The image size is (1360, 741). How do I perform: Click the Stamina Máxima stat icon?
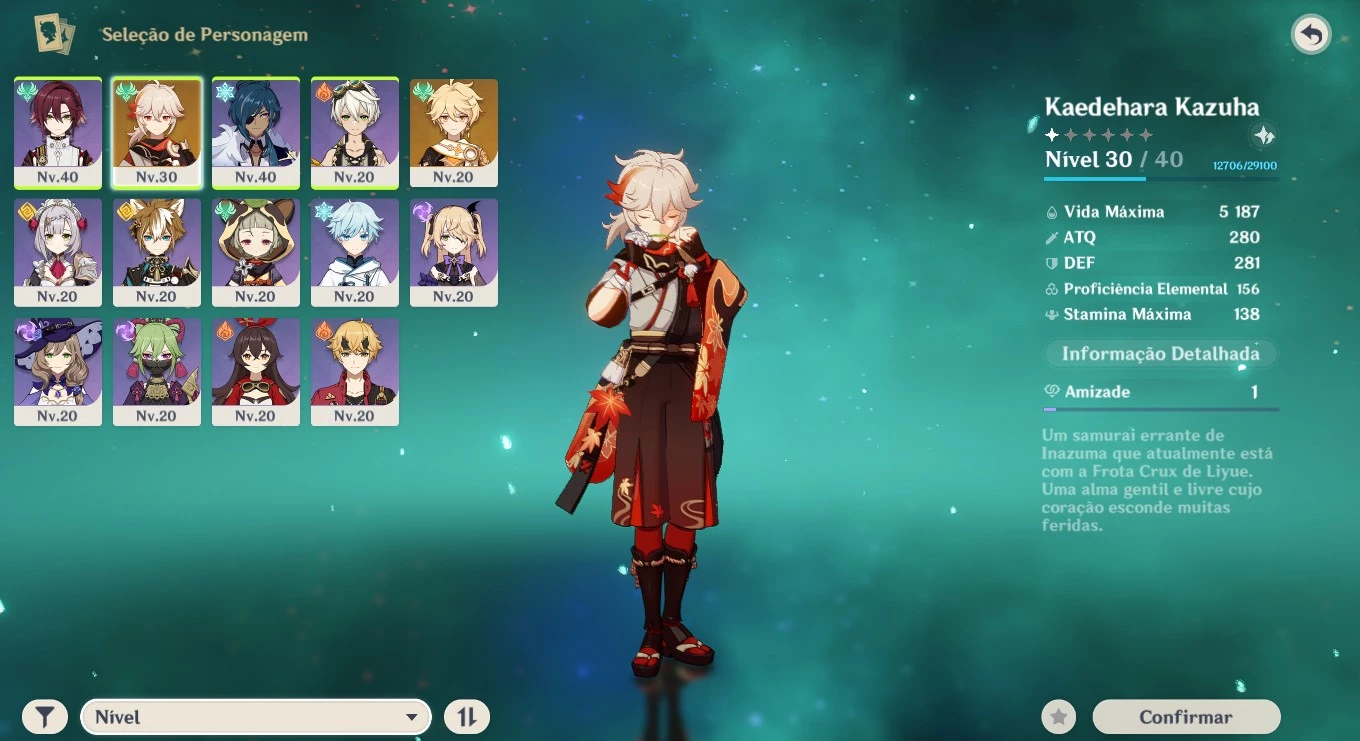pos(1052,314)
